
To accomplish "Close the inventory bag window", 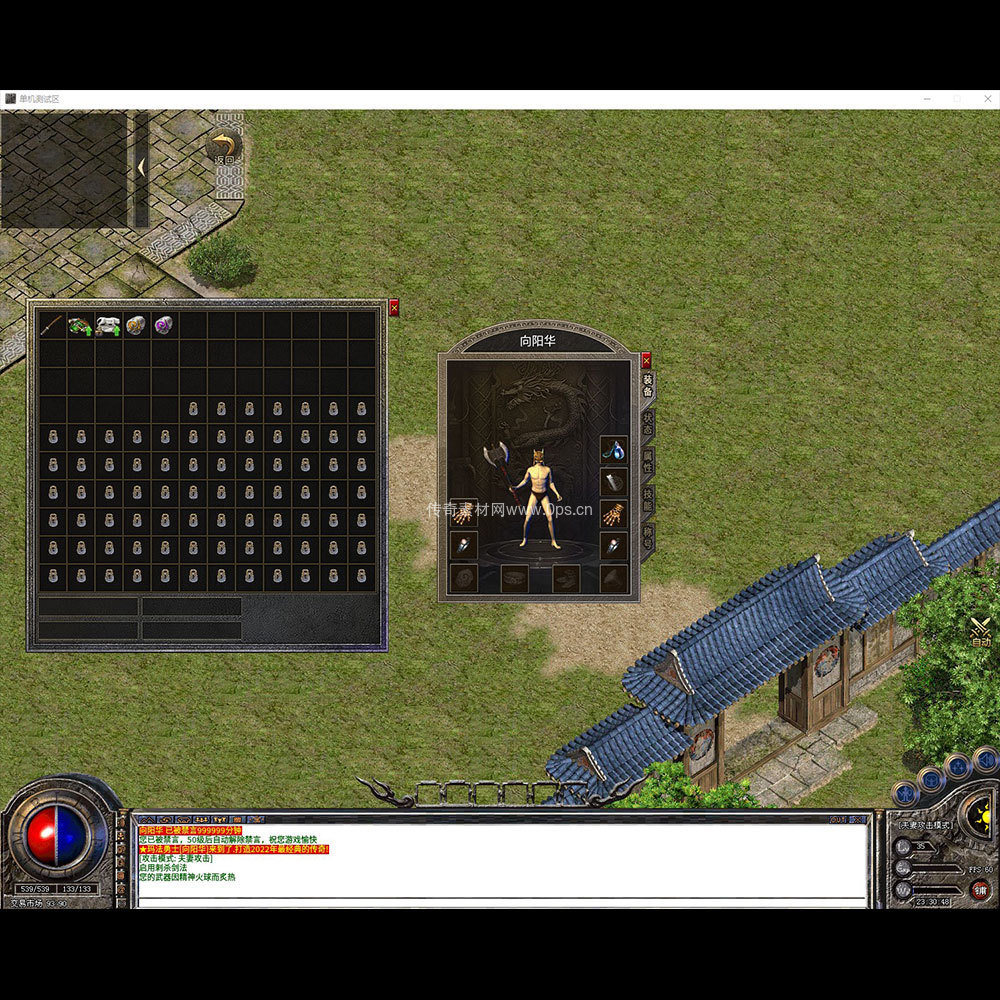I will point(393,308).
